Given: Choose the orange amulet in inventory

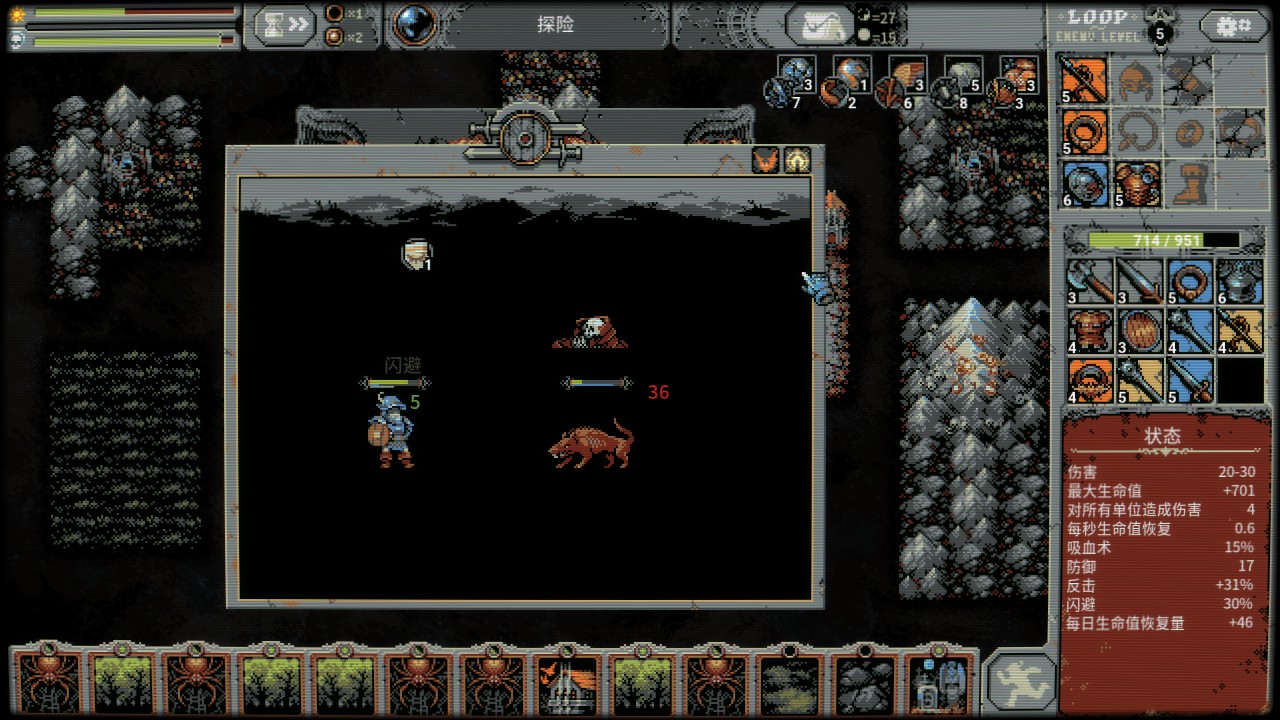Looking at the screenshot, I should point(1088,381).
